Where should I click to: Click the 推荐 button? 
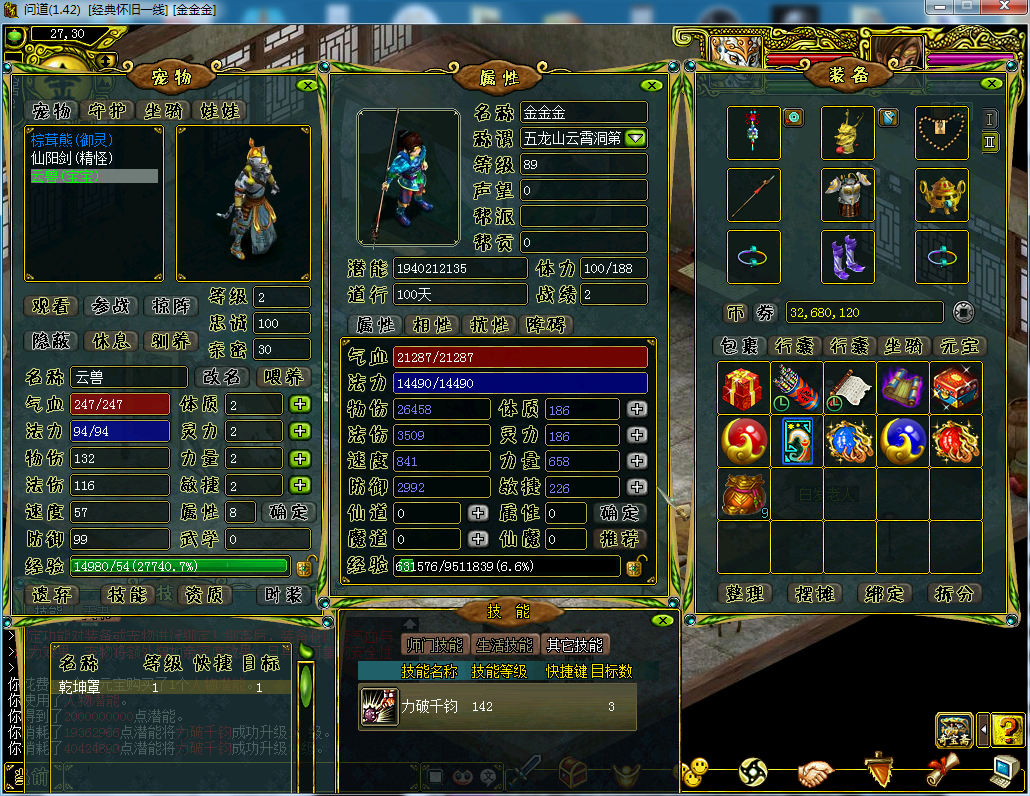tap(620, 539)
